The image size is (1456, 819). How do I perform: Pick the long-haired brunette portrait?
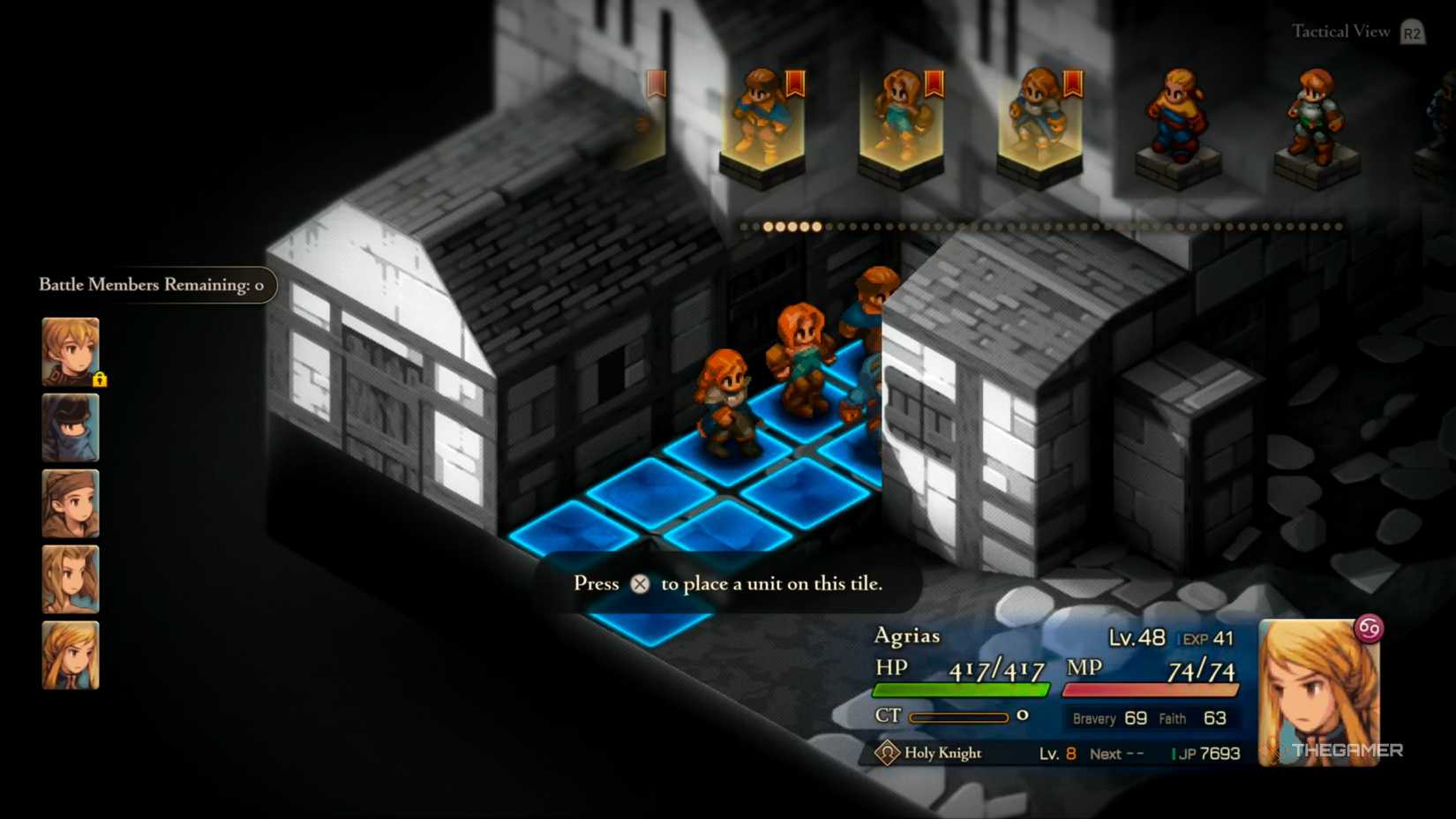pyautogui.click(x=71, y=580)
